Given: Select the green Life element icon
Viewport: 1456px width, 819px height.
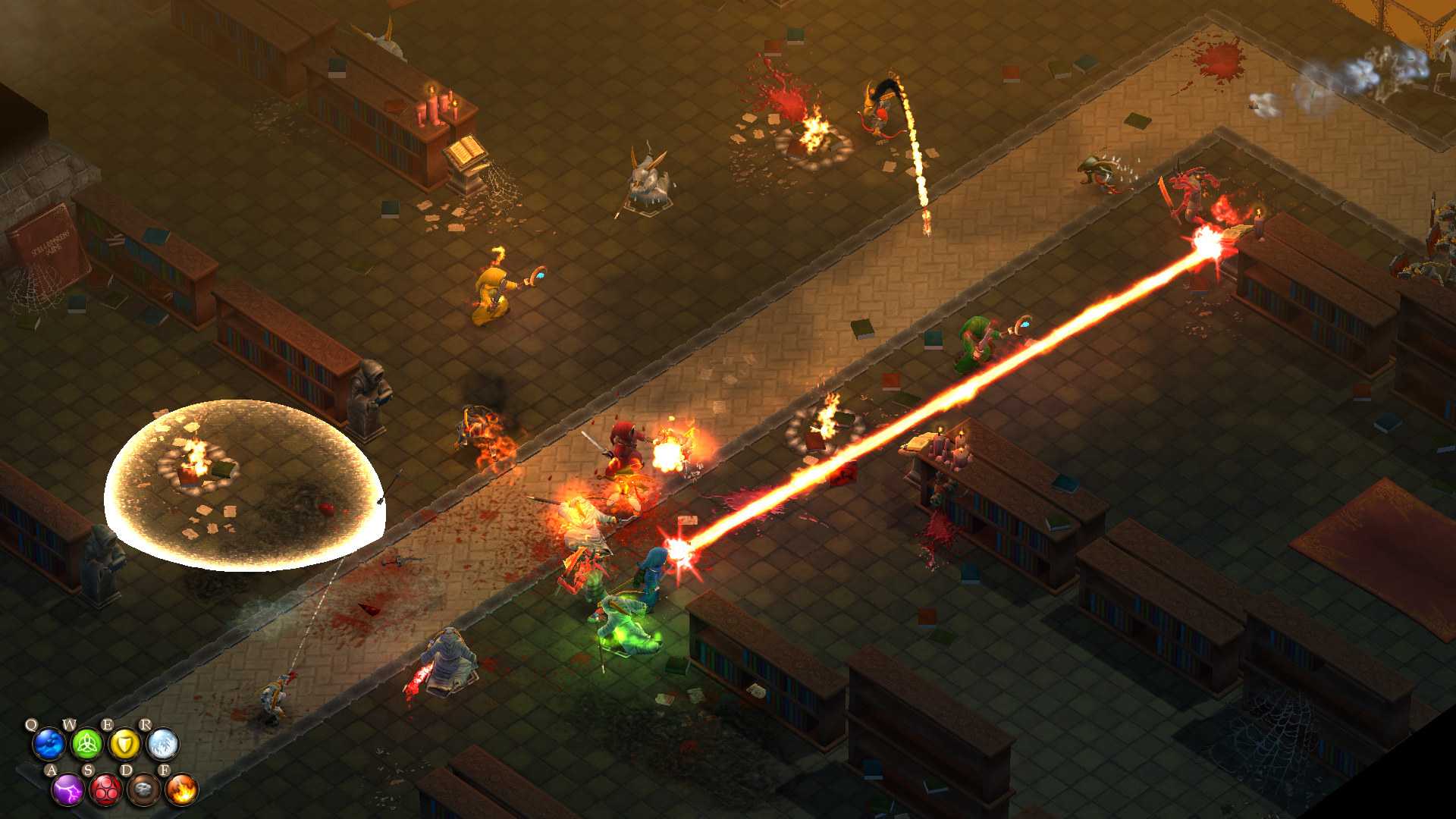Looking at the screenshot, I should tap(87, 745).
